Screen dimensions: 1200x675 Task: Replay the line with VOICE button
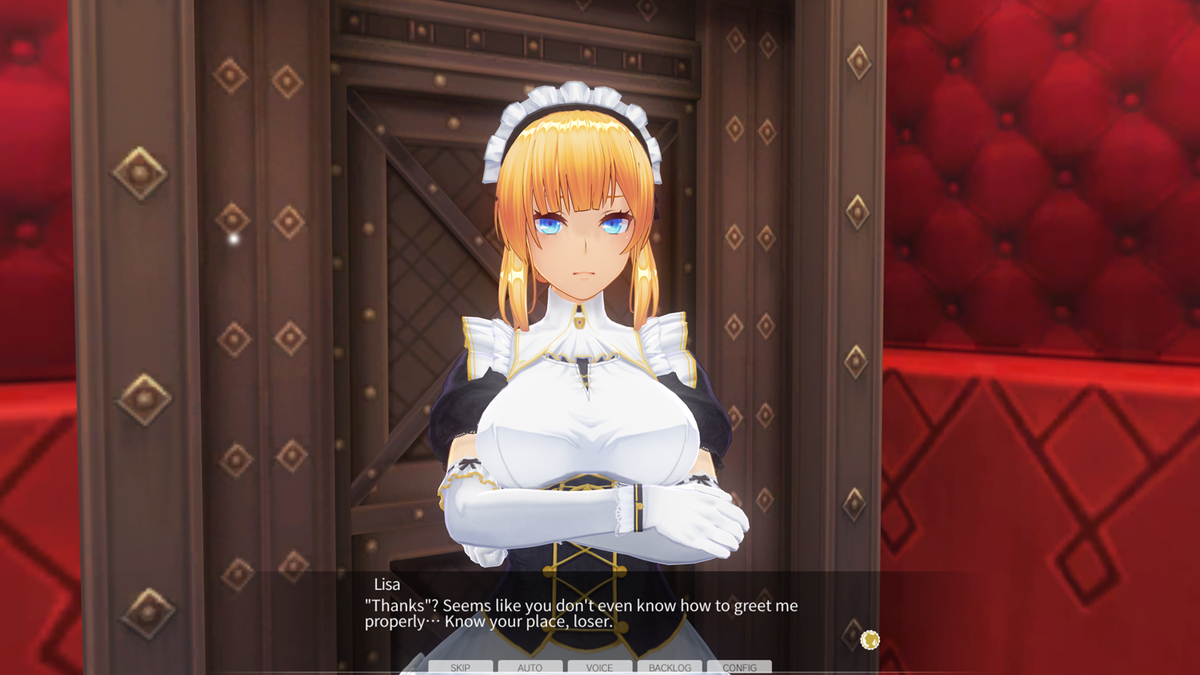click(x=600, y=667)
